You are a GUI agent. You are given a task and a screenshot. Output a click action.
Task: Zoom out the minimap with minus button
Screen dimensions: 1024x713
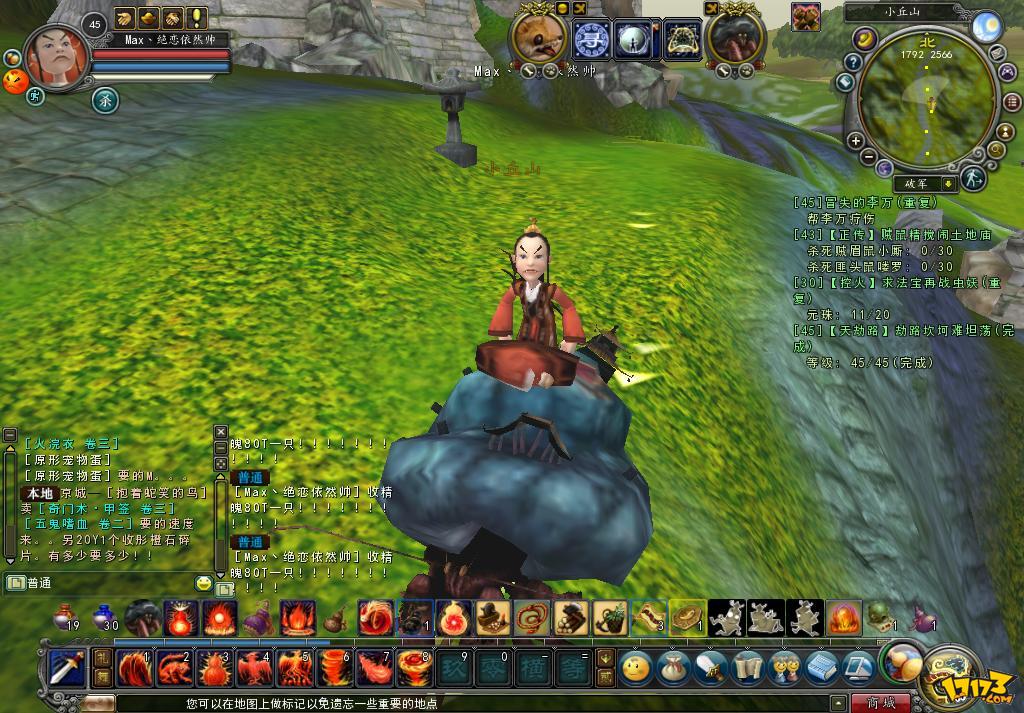(x=869, y=157)
